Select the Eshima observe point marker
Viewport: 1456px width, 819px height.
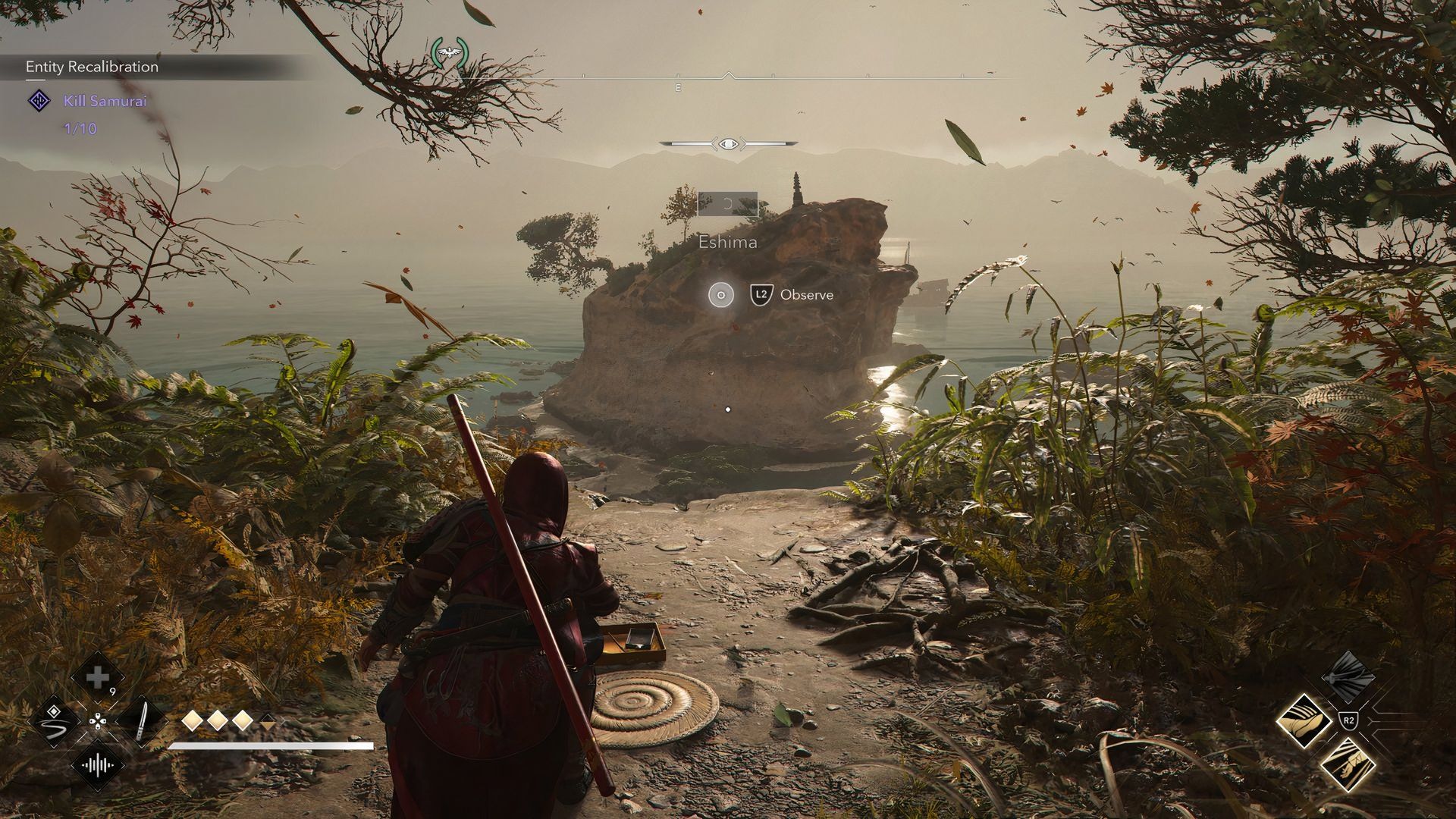(721, 294)
